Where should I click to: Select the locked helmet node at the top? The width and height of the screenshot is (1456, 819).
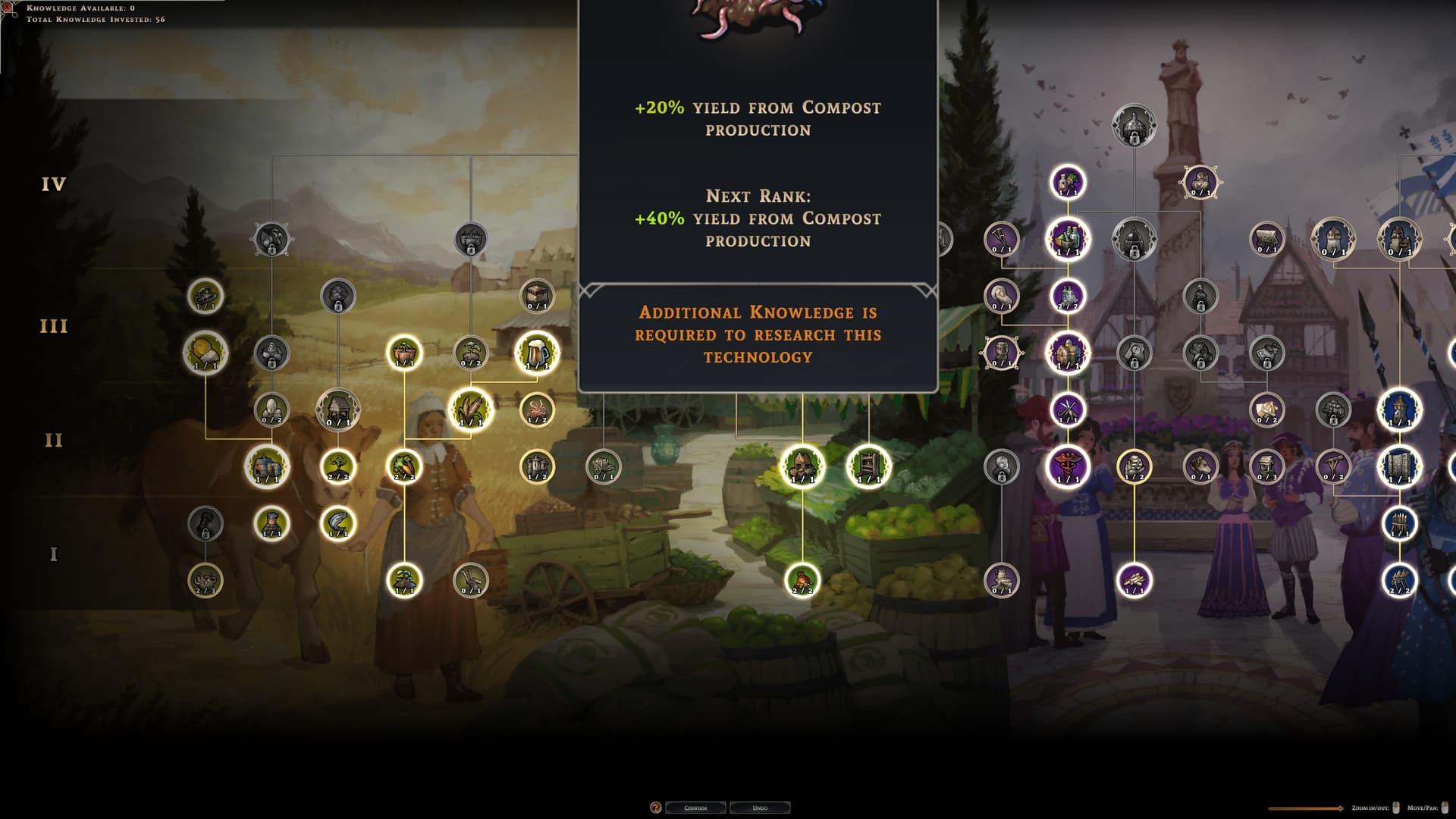(1134, 125)
